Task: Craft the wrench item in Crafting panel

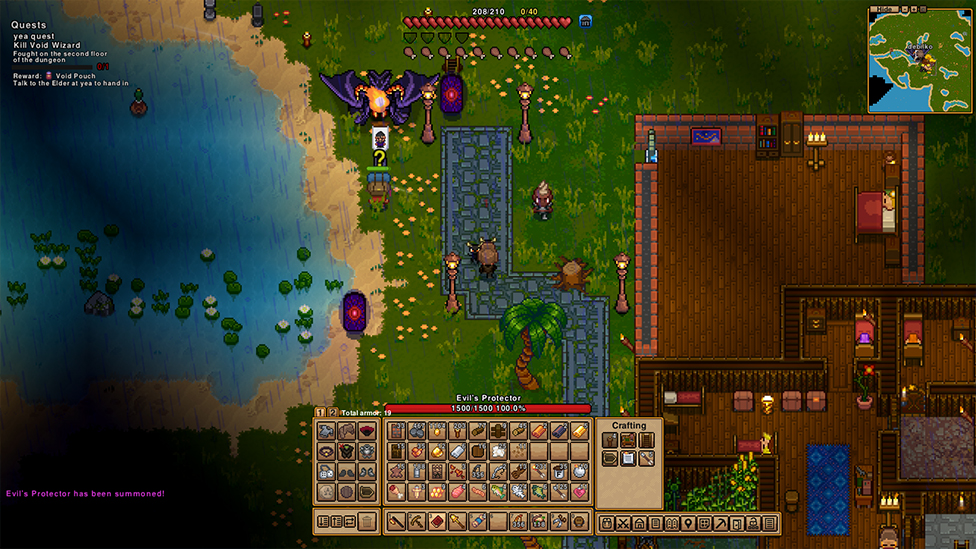Action: tap(646, 459)
